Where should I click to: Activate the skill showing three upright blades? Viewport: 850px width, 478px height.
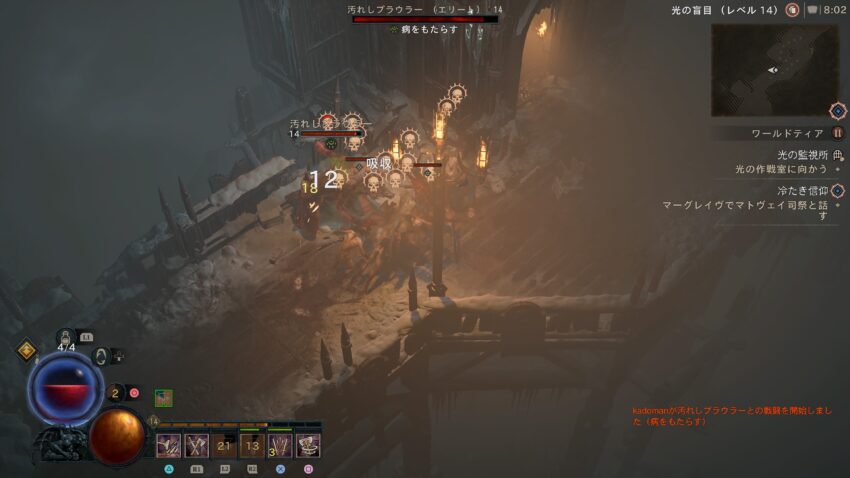click(280, 445)
